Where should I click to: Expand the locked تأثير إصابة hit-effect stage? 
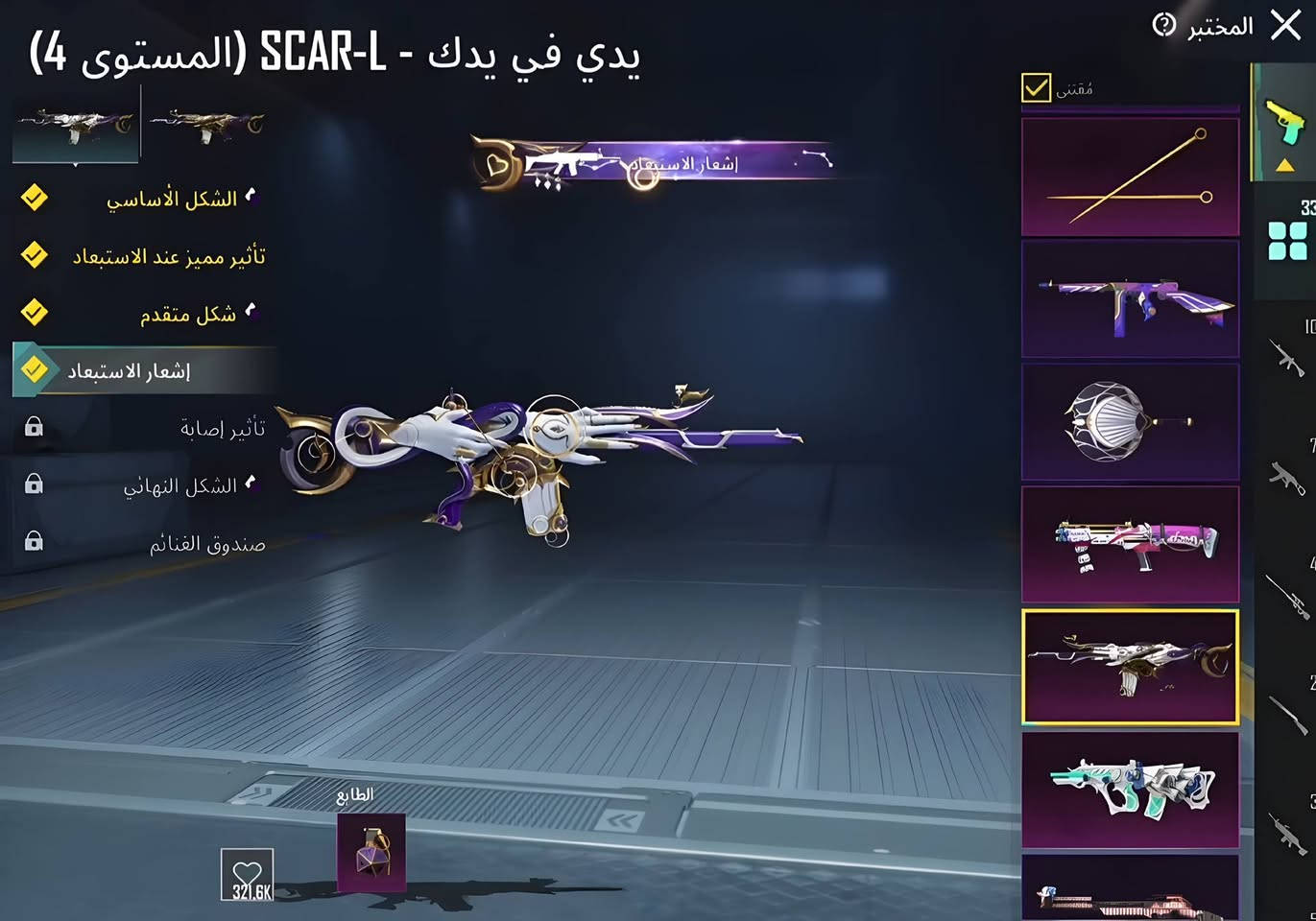[35, 427]
